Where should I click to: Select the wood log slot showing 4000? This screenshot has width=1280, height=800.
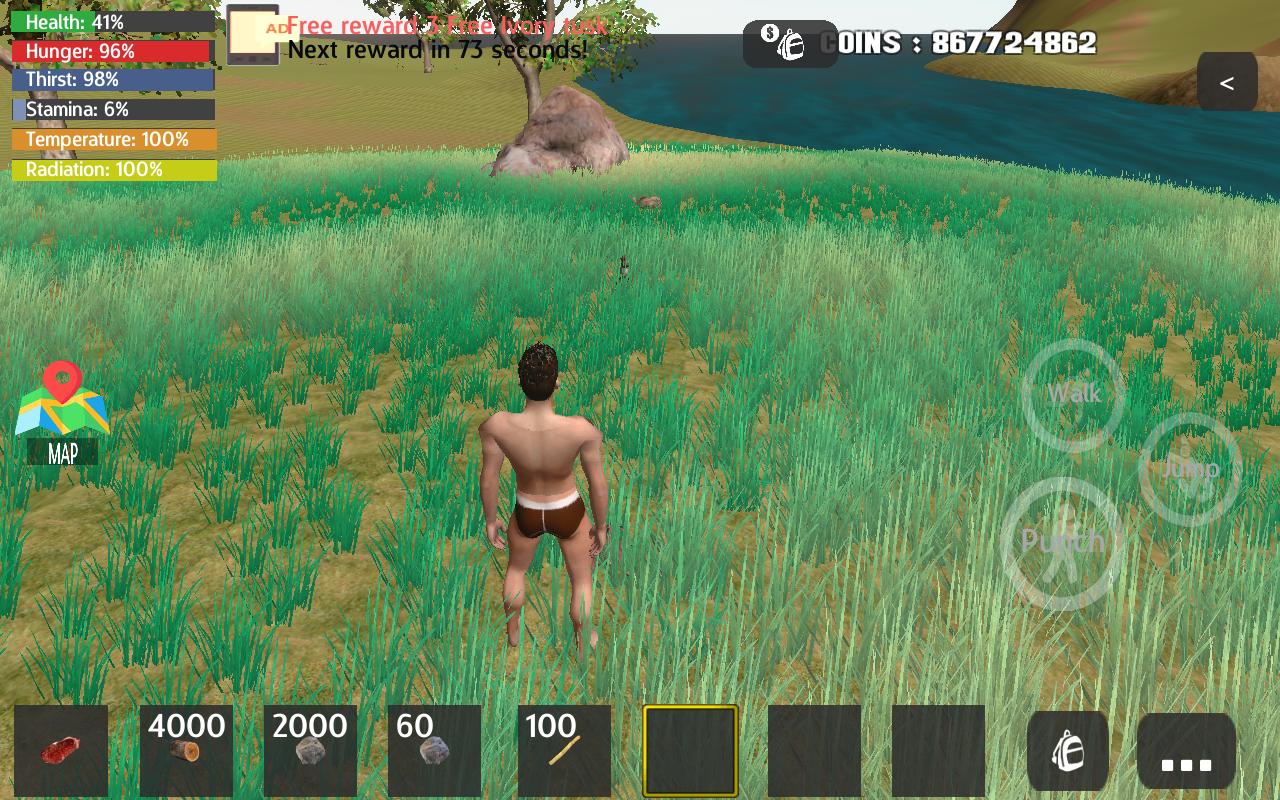pyautogui.click(x=186, y=750)
